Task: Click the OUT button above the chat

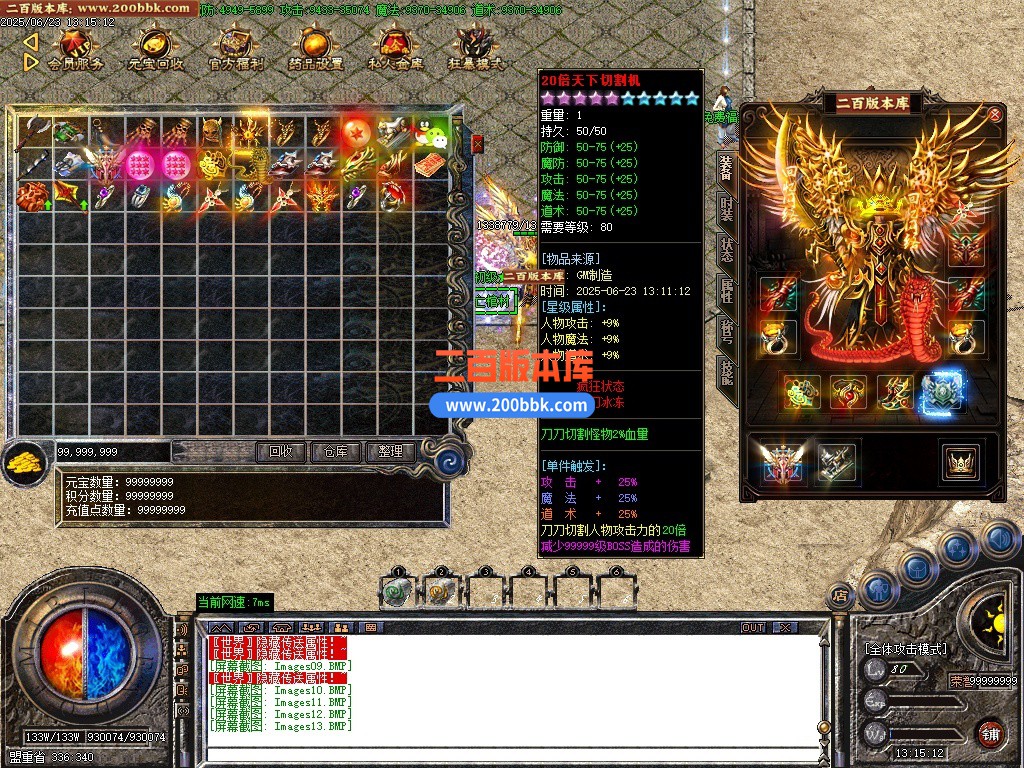Action: coord(752,627)
